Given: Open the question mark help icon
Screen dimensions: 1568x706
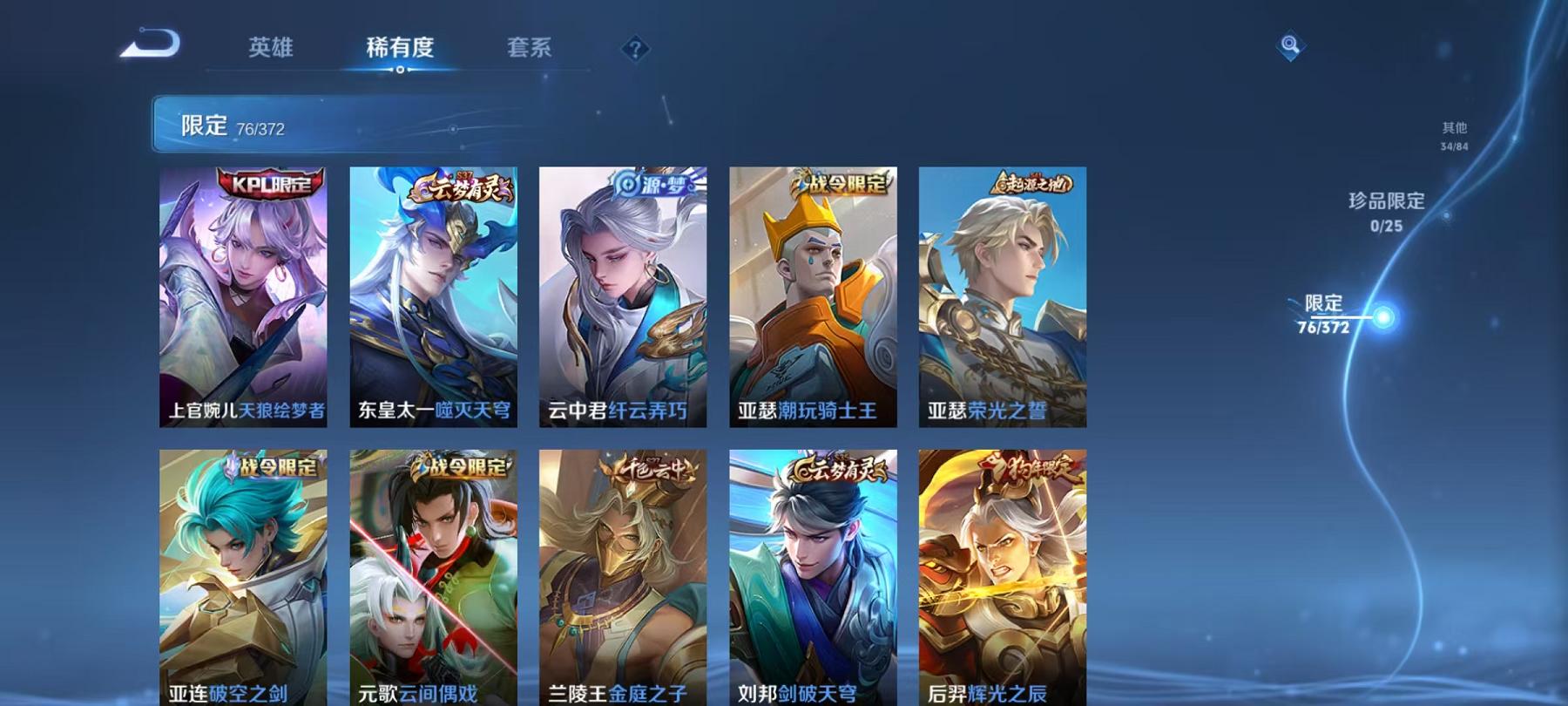Looking at the screenshot, I should click(x=635, y=48).
